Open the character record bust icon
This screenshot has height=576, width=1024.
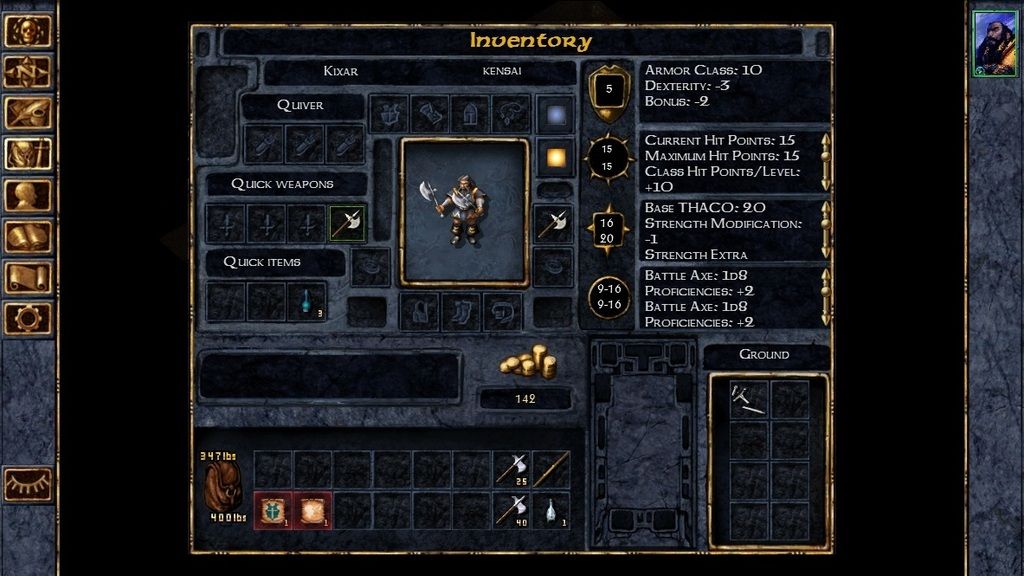28,195
